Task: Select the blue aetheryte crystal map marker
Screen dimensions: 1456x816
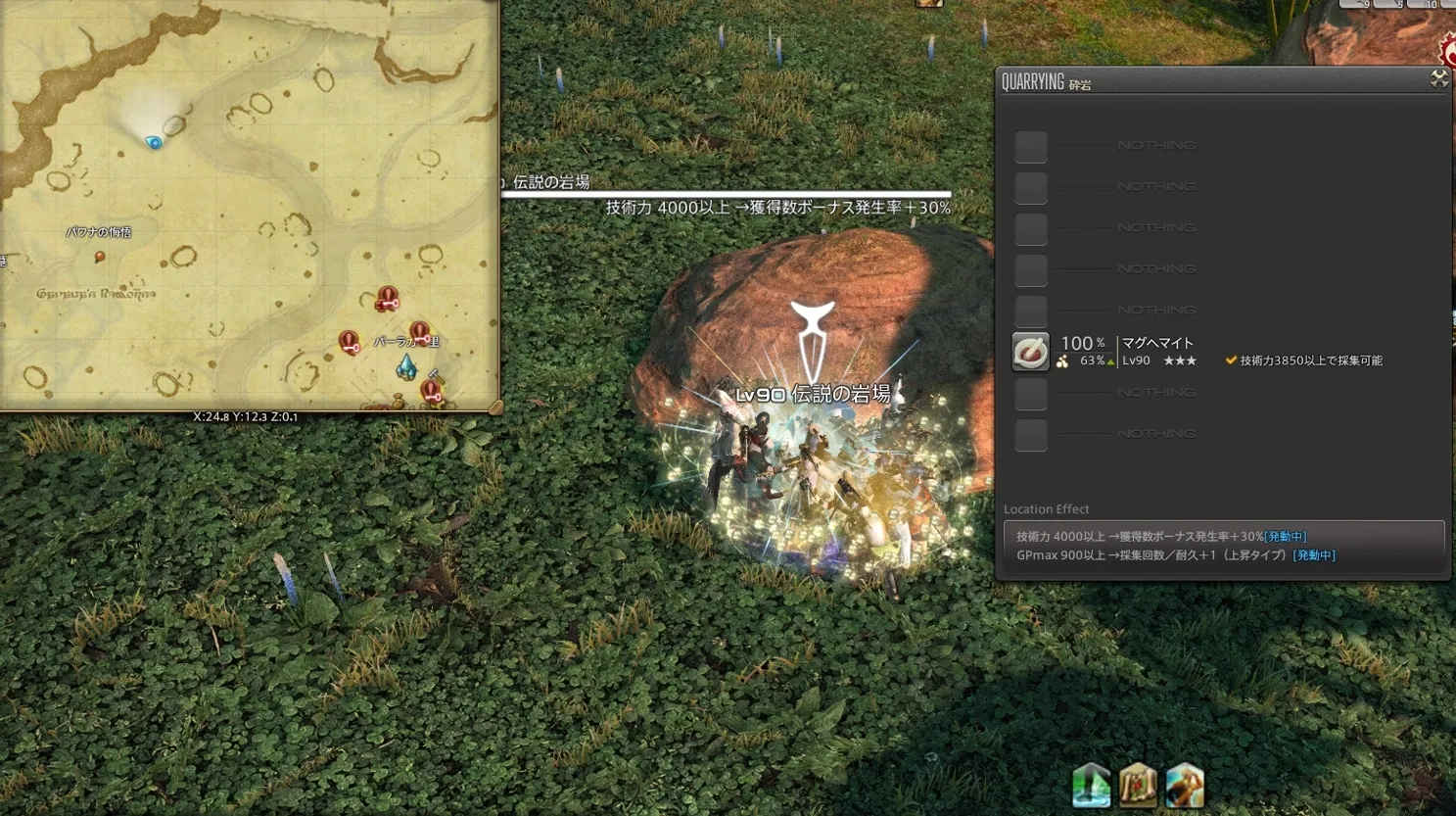Action: coord(406,367)
